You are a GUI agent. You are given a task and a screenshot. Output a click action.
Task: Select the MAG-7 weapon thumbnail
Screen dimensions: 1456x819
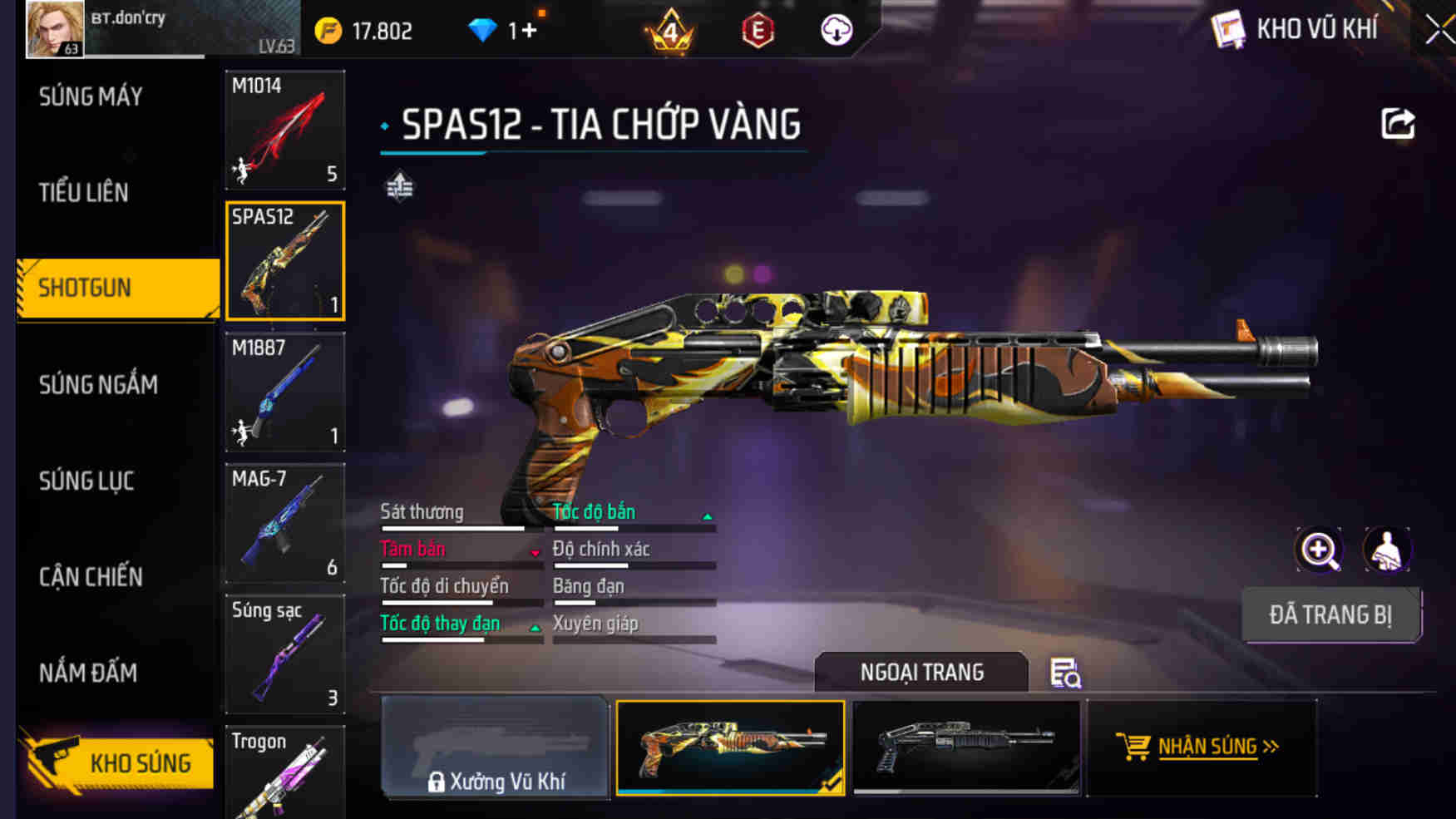pos(284,524)
